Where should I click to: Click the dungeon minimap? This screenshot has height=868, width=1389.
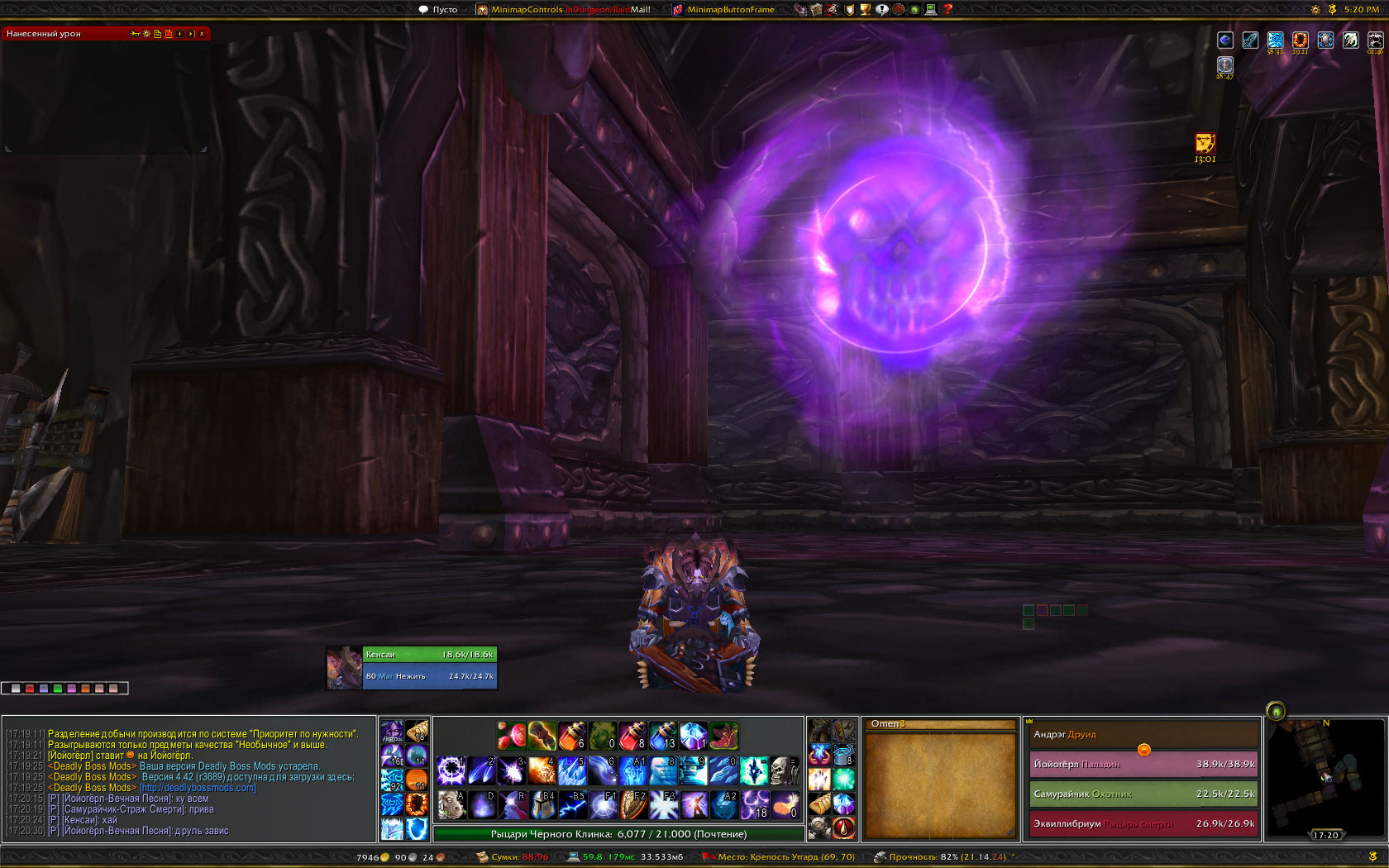1325,779
